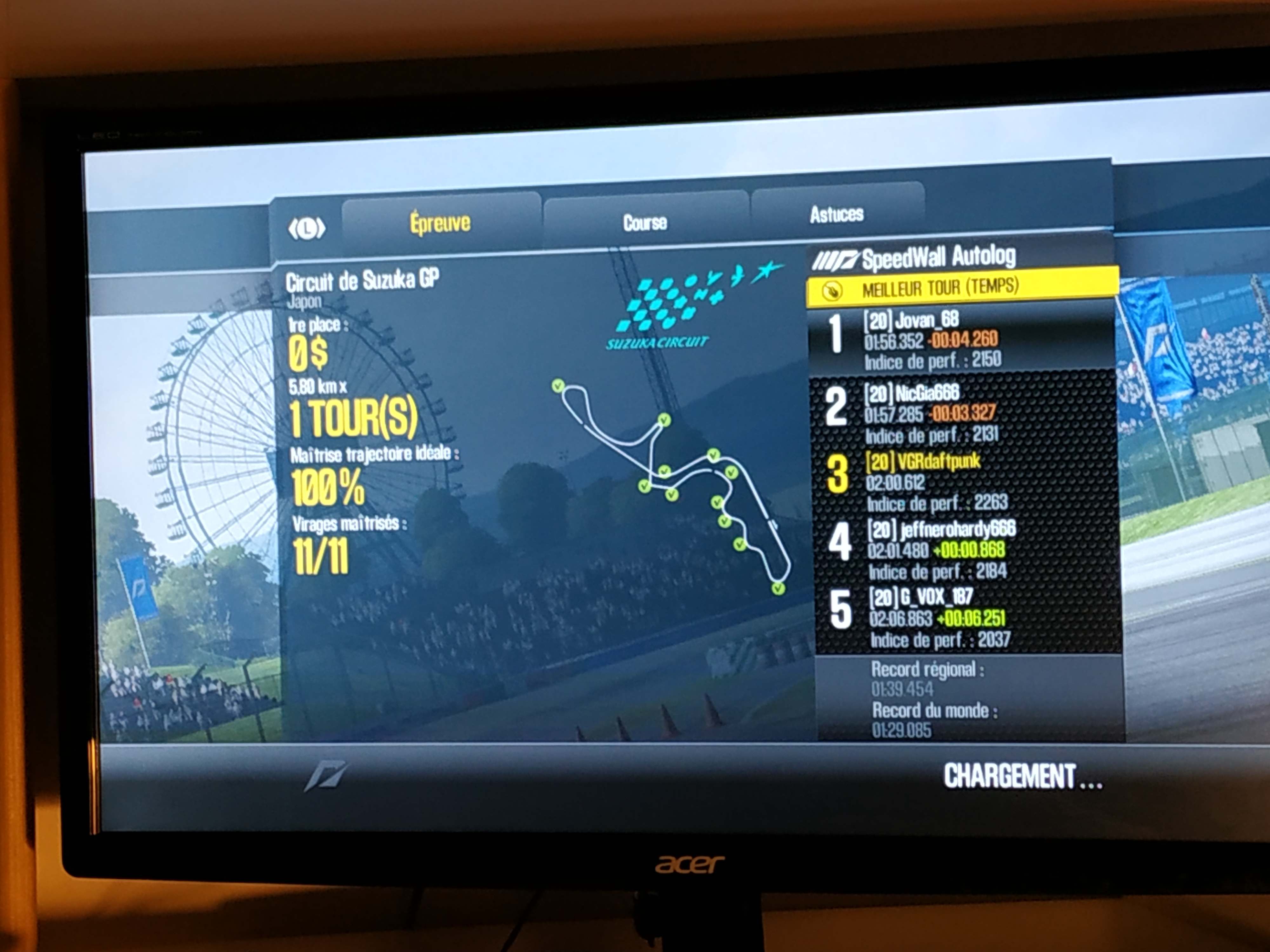Switch to the Épreuve tab
The height and width of the screenshot is (952, 1270).
click(x=440, y=223)
